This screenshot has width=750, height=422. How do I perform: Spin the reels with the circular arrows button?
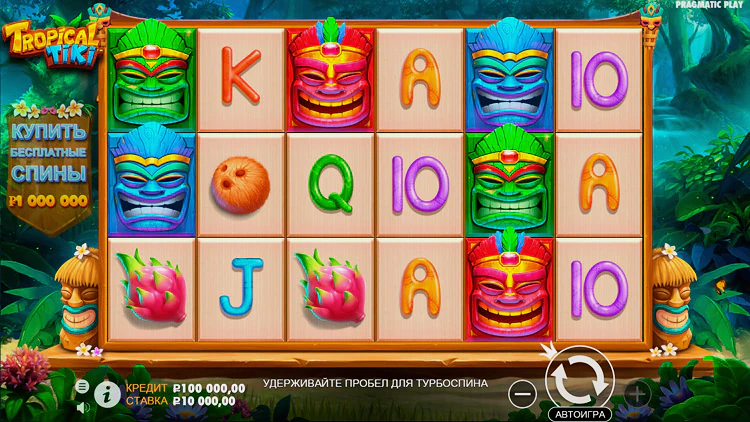point(579,378)
